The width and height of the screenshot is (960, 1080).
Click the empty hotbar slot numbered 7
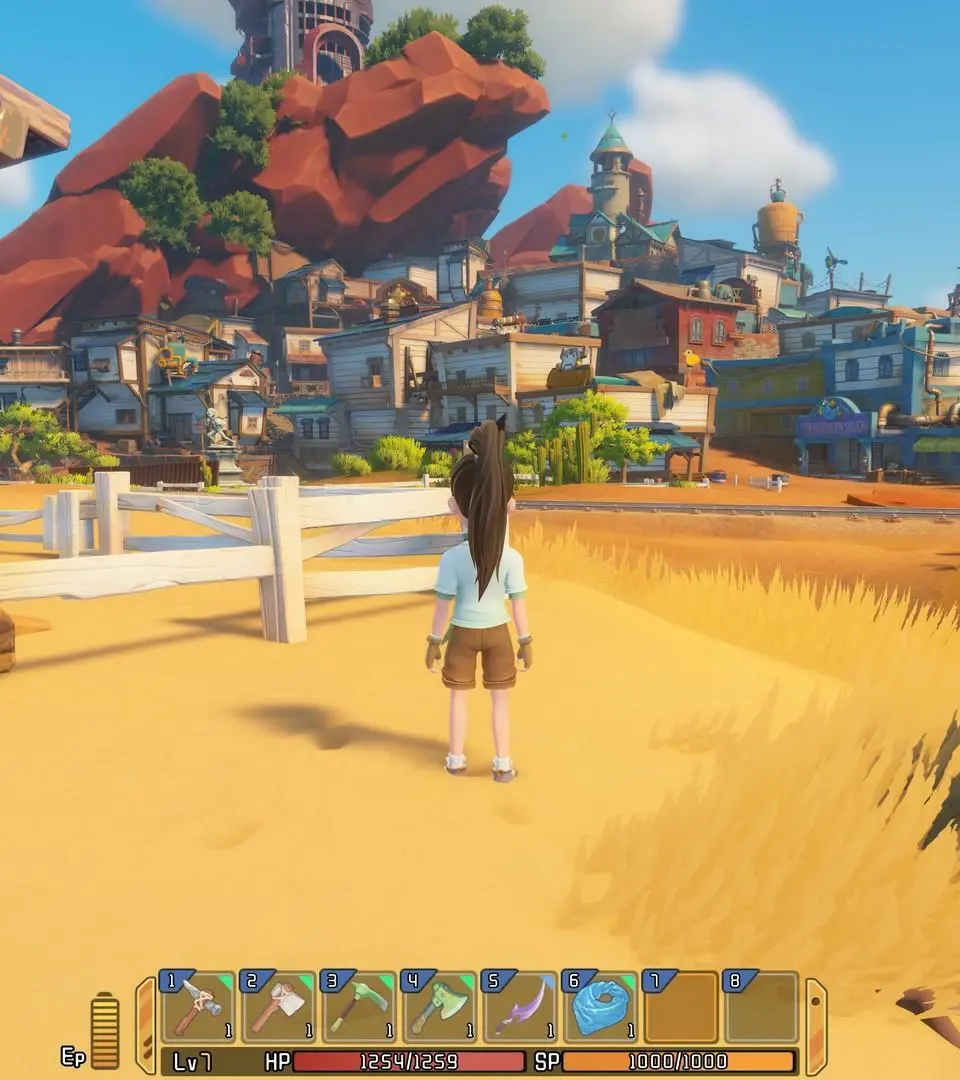(x=681, y=1007)
